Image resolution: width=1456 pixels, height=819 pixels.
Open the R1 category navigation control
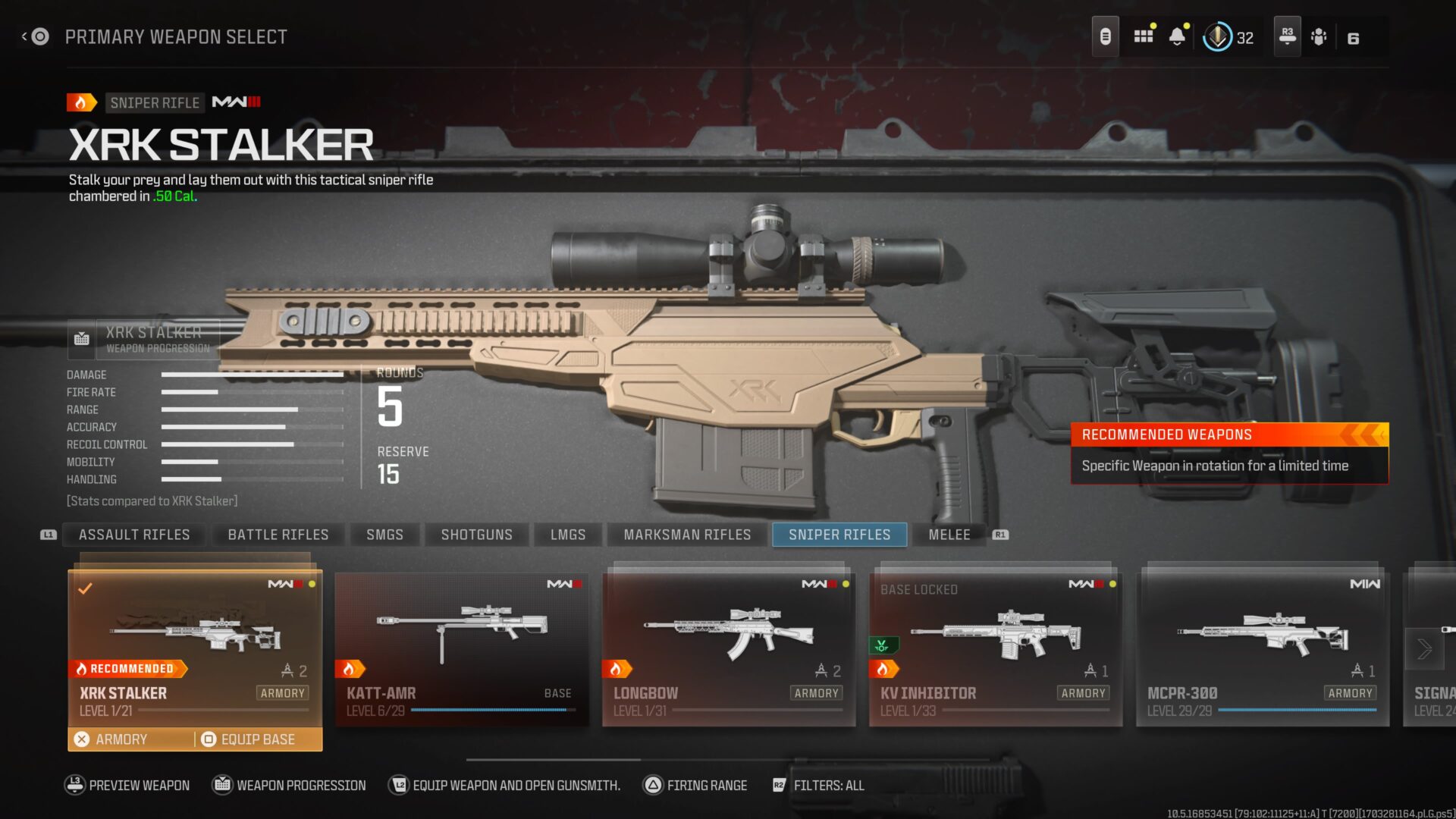coord(1001,534)
